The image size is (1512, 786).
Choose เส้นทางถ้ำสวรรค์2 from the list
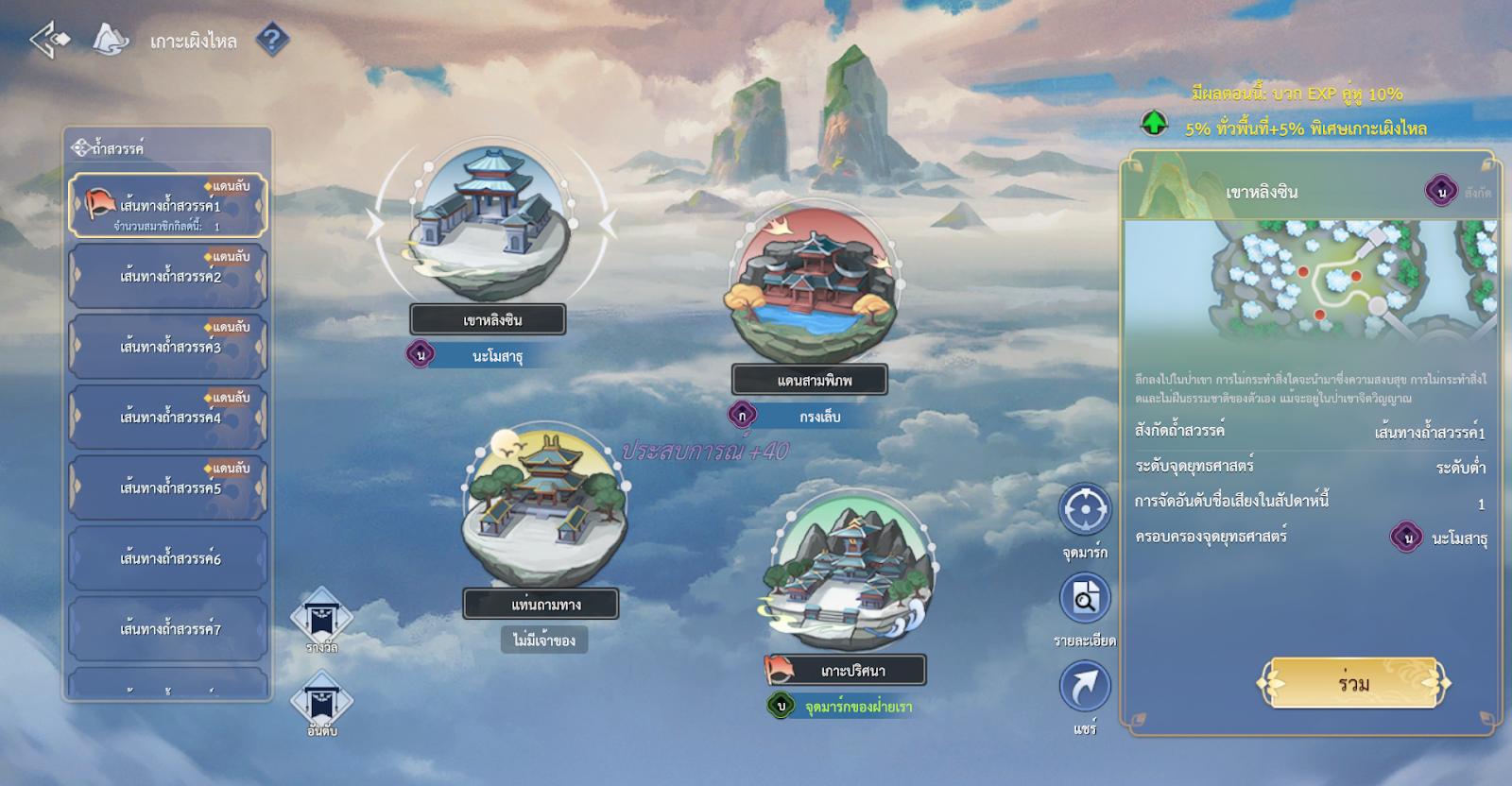[168, 276]
